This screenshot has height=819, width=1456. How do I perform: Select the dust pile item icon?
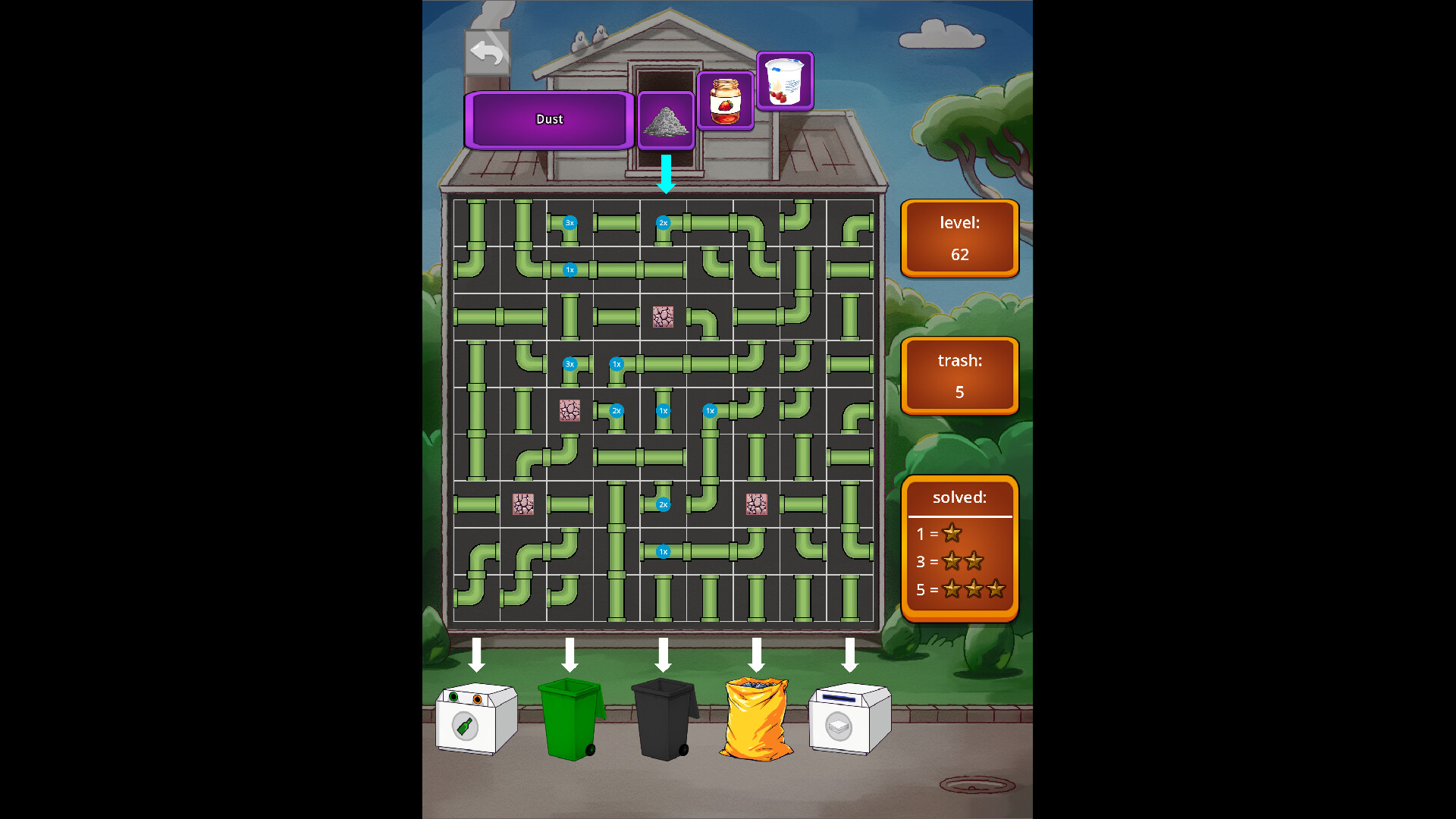pos(666,120)
